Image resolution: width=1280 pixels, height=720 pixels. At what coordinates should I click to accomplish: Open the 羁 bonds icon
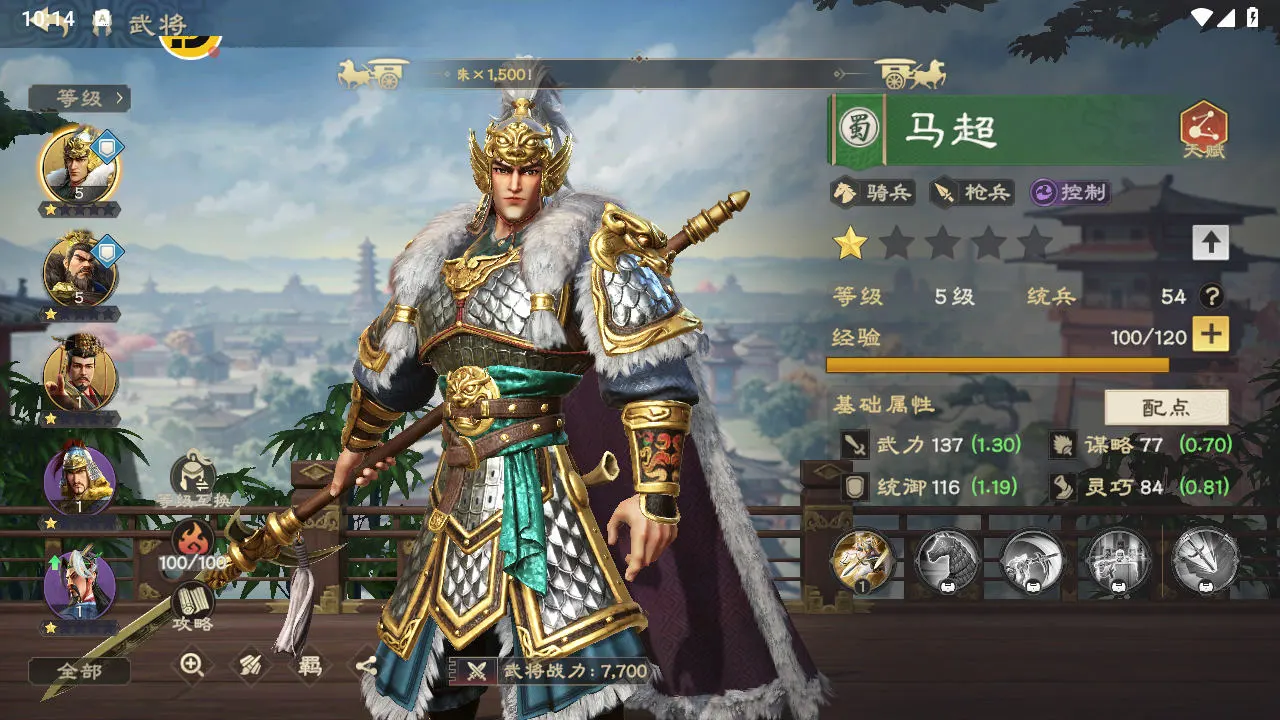point(309,665)
